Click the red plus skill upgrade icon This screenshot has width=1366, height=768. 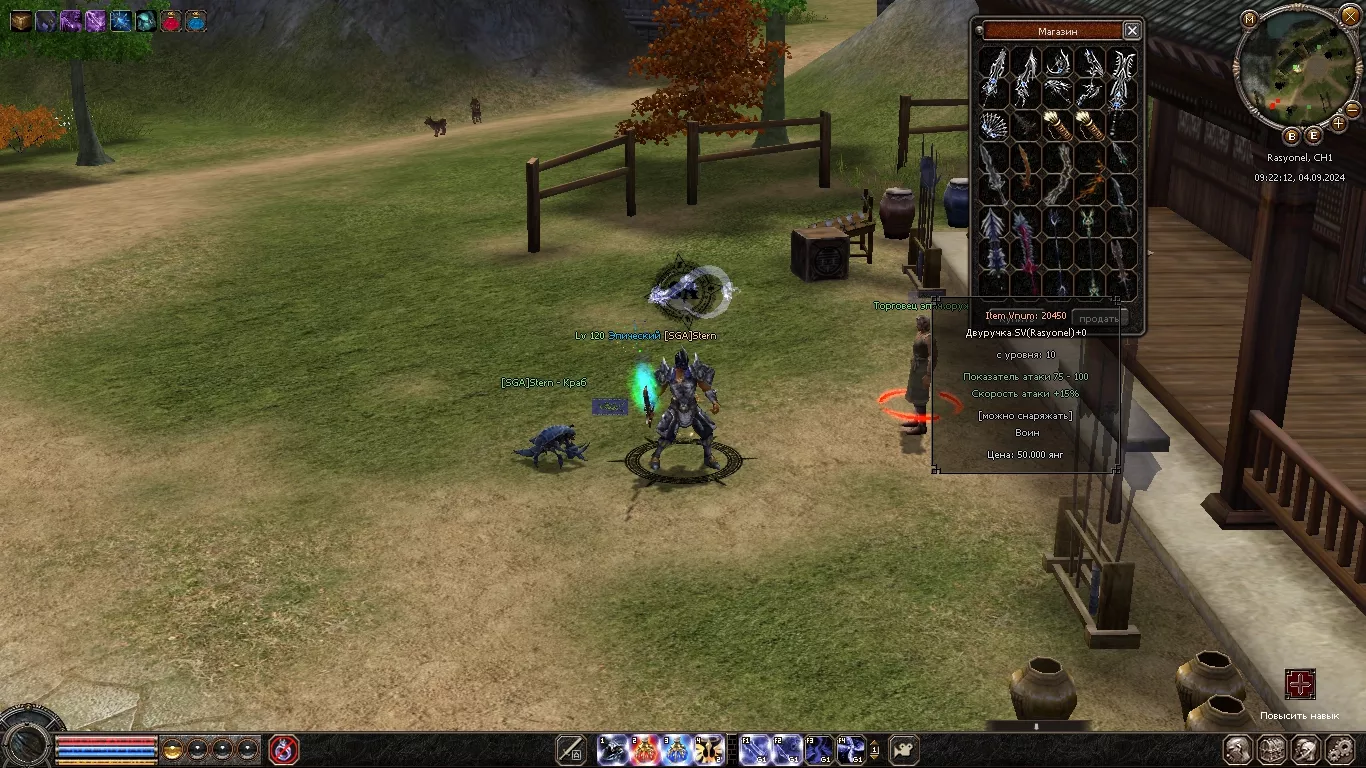coord(1300,685)
